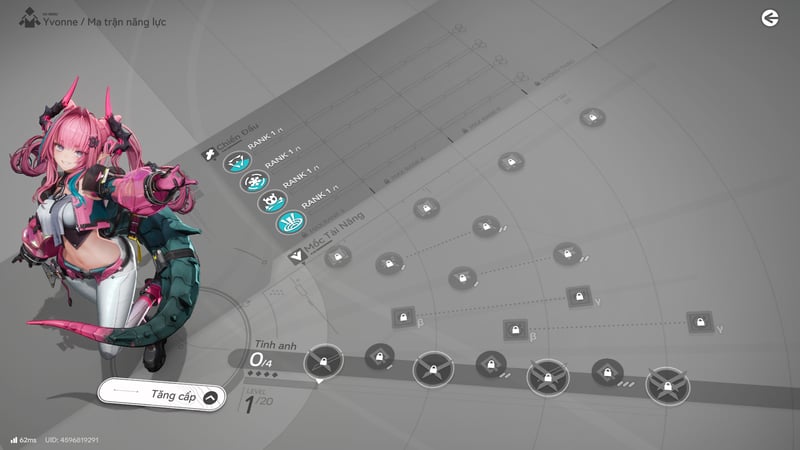Image resolution: width=800 pixels, height=450 pixels.
Task: Choose the snowflake burst combat skill icon
Action: click(x=254, y=183)
